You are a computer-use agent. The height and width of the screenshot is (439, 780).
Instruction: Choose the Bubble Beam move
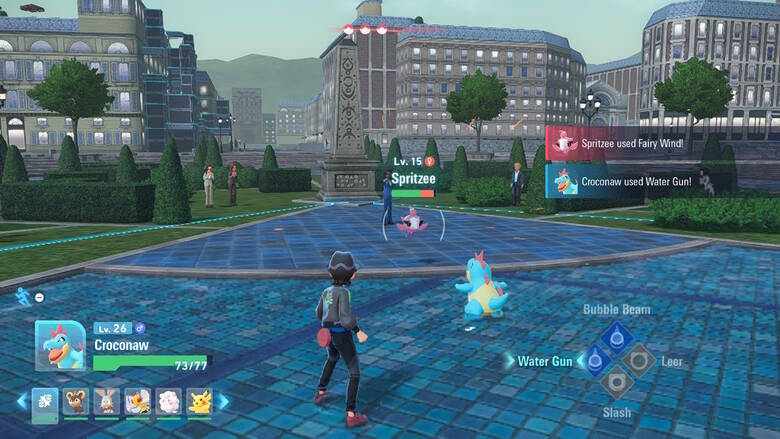tap(616, 336)
